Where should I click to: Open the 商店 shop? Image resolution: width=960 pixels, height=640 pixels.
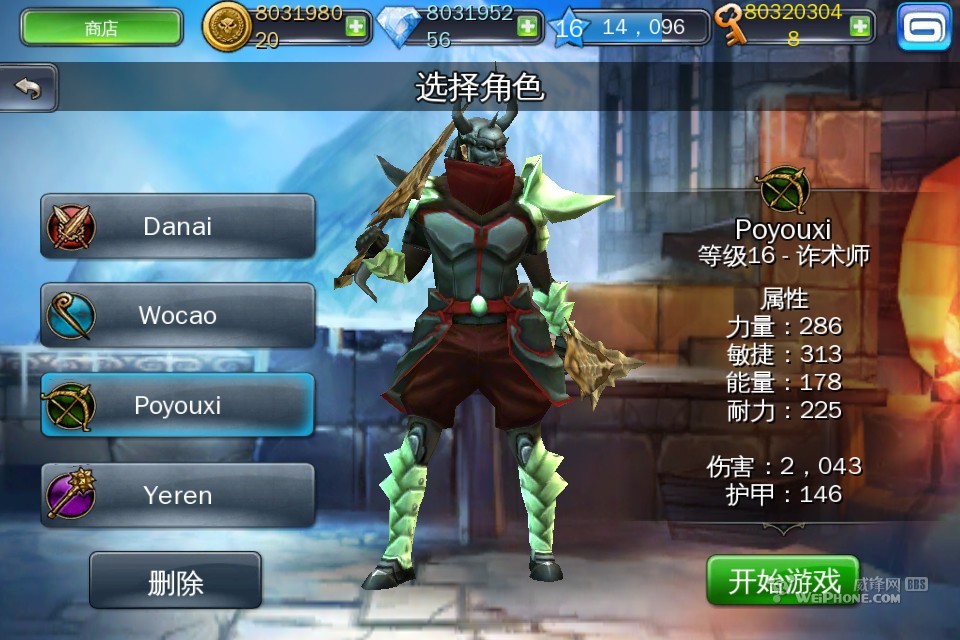(101, 28)
